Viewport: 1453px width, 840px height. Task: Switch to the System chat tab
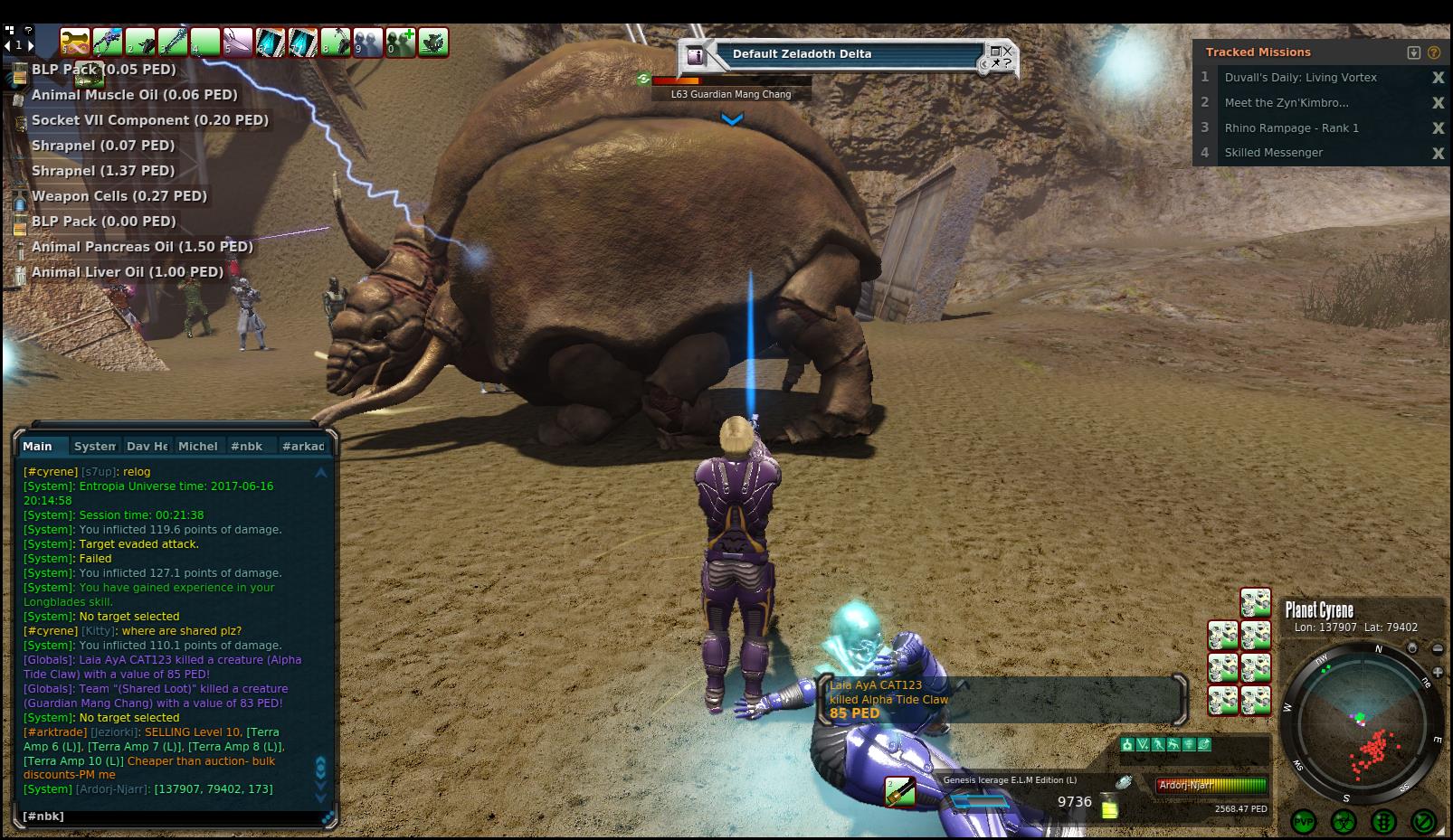(94, 446)
